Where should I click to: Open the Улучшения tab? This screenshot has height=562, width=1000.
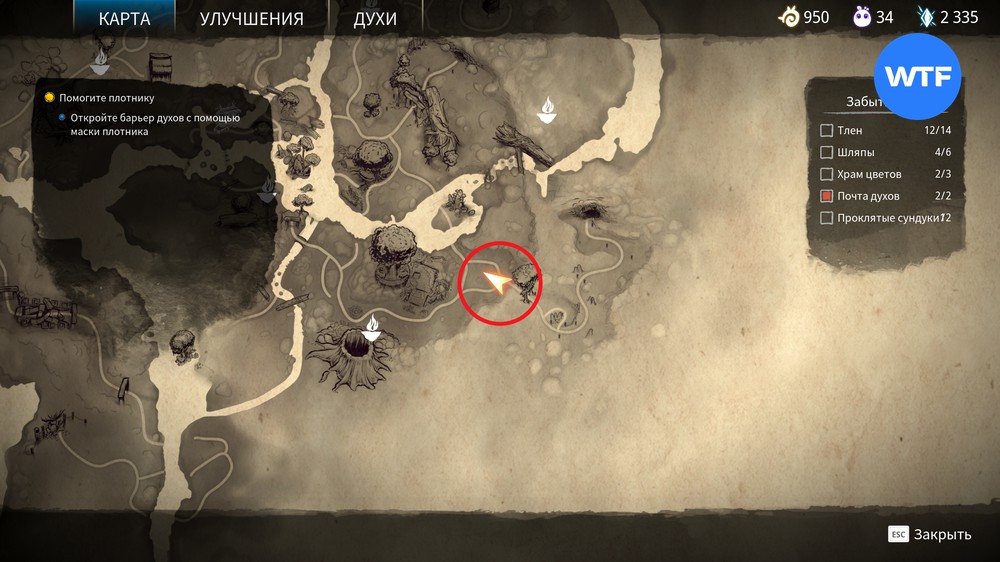point(251,19)
